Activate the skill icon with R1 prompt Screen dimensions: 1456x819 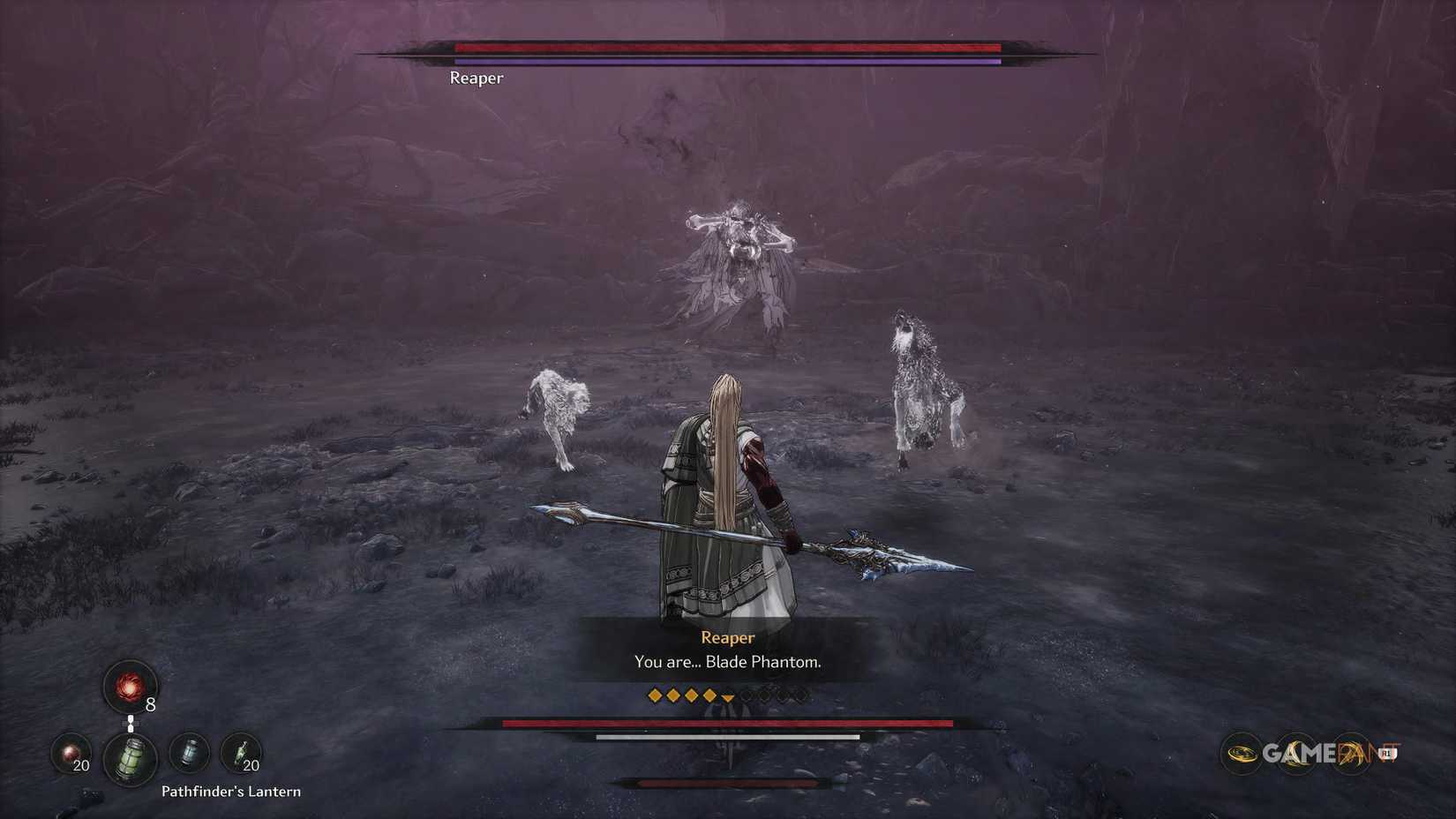pos(1349,753)
